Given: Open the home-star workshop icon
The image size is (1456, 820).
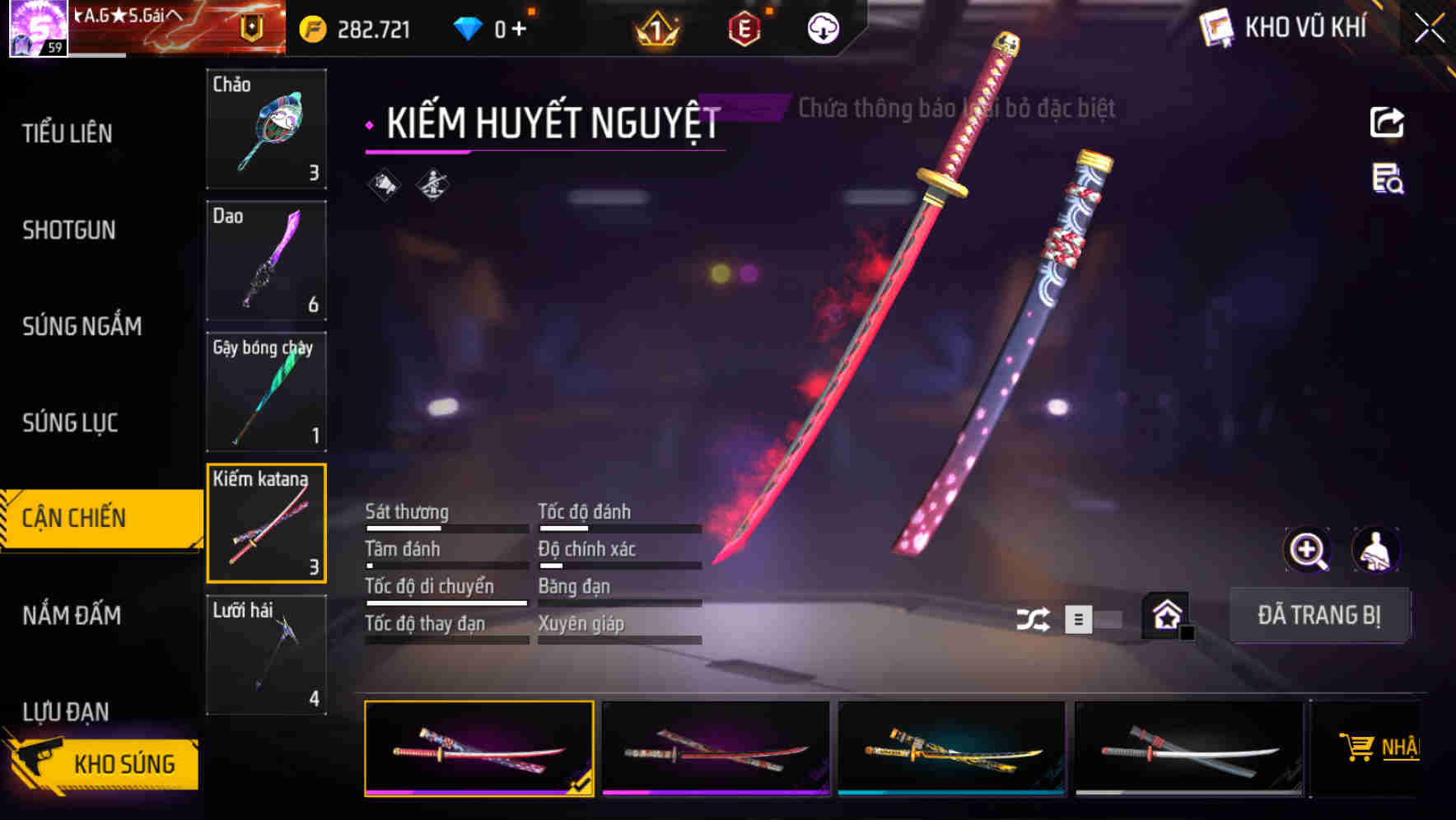Looking at the screenshot, I should (1166, 616).
